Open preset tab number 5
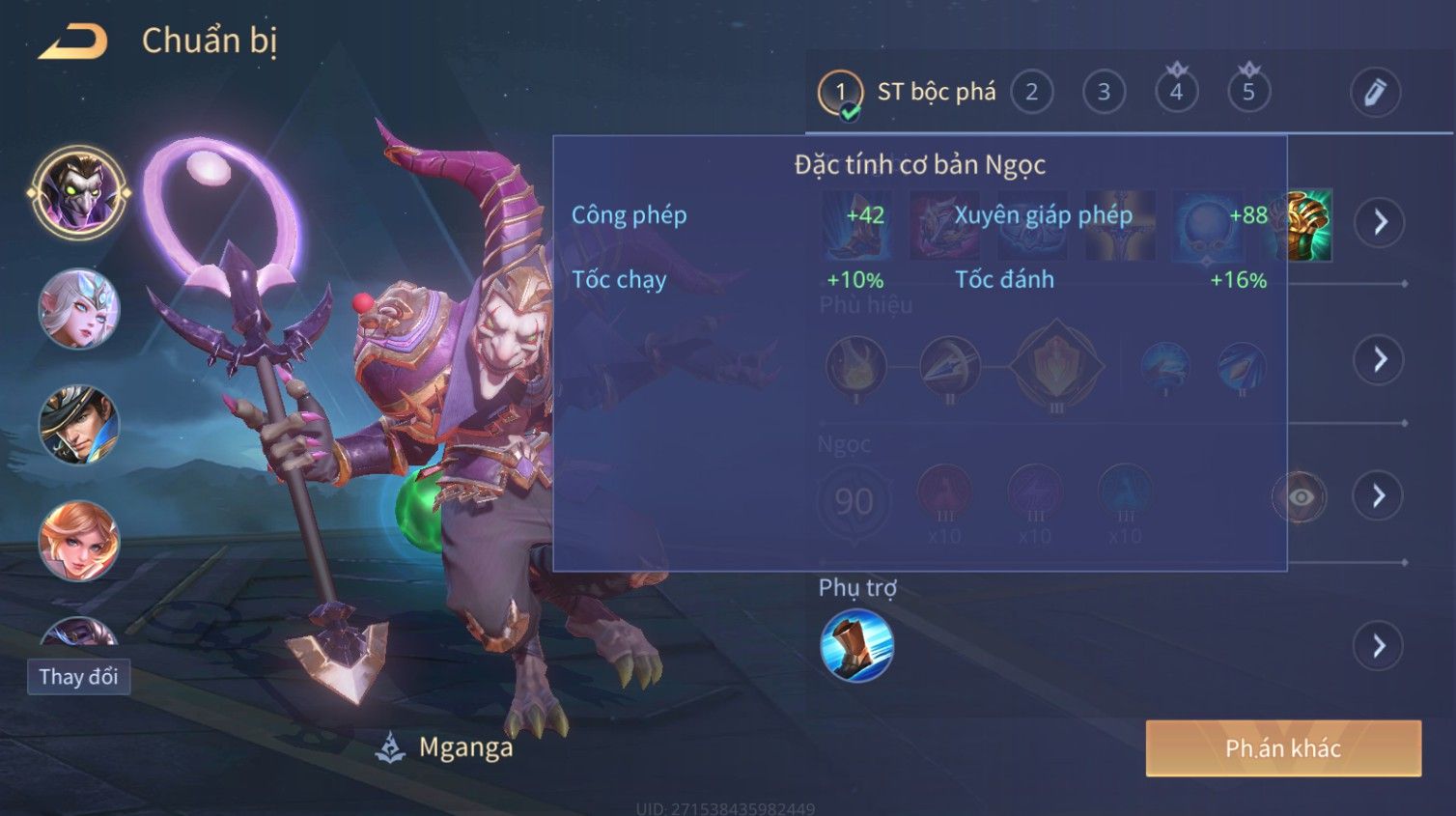 click(1248, 92)
